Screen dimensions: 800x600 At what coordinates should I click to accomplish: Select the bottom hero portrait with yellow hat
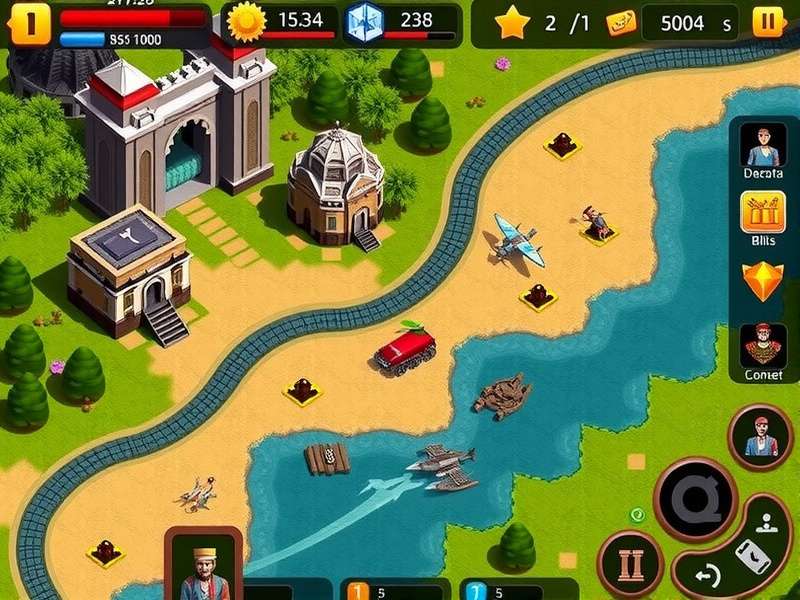[203, 568]
